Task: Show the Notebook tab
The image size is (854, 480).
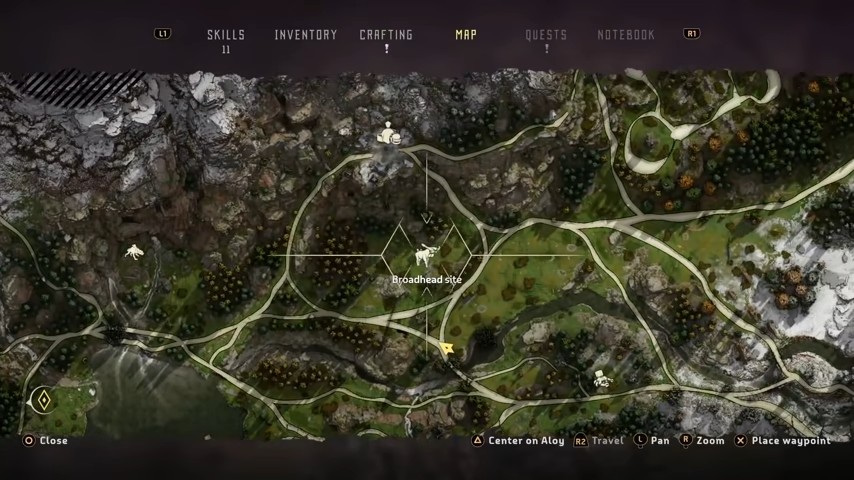Action: click(626, 35)
